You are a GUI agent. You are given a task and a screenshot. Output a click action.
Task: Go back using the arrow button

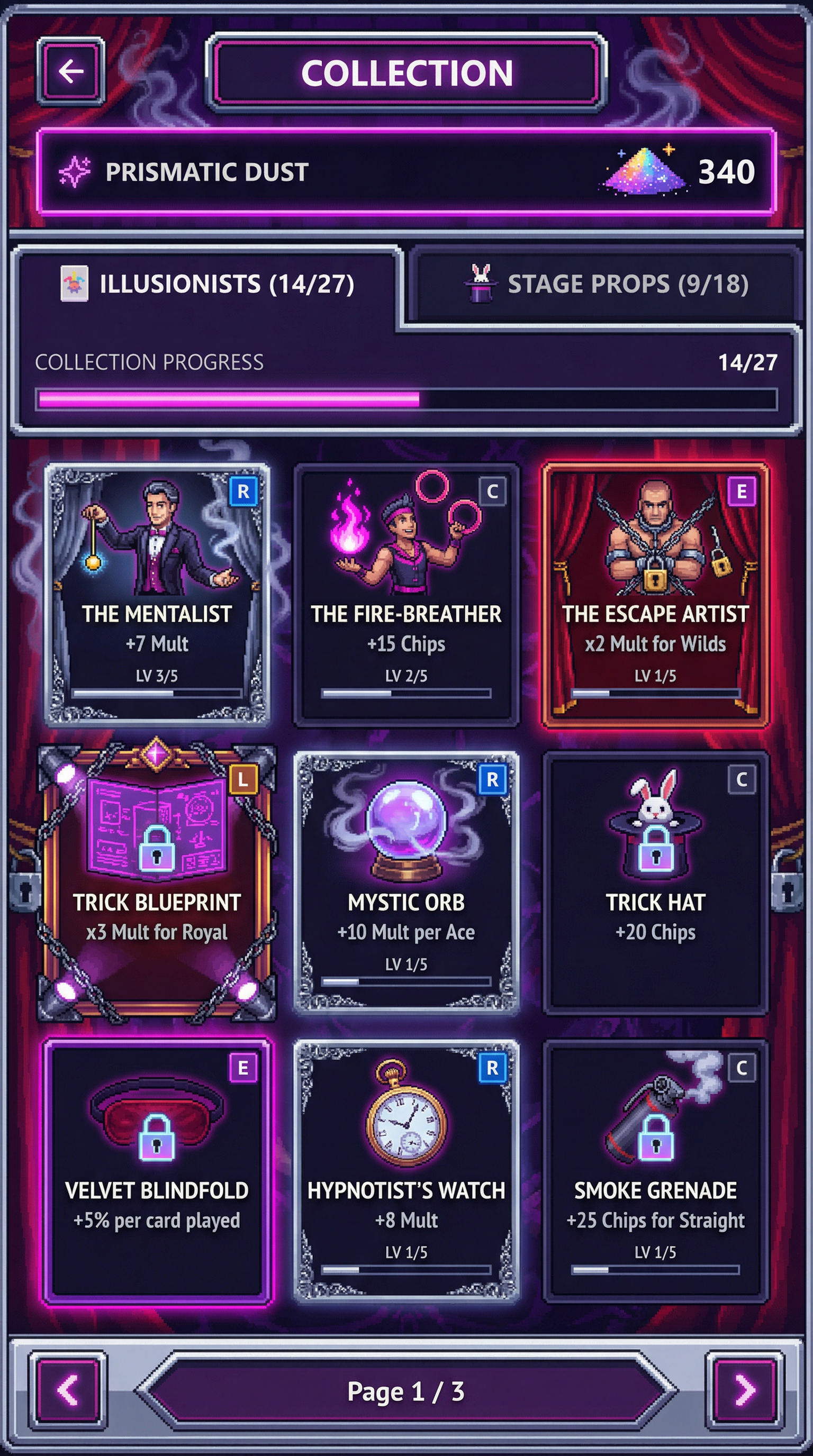pos(71,72)
